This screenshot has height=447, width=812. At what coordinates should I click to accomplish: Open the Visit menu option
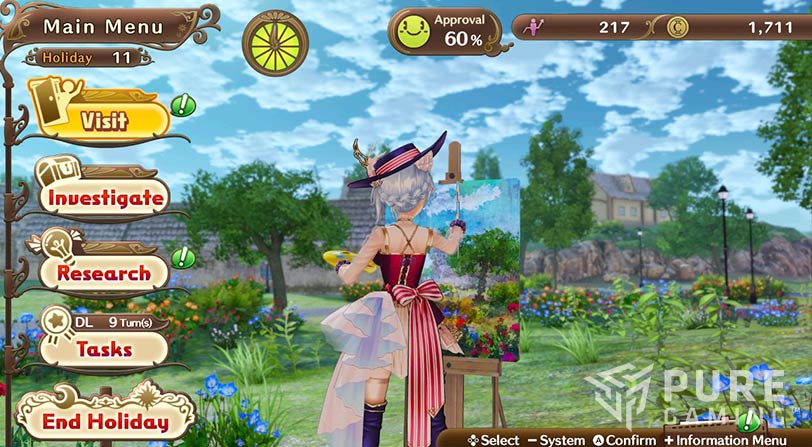click(104, 121)
